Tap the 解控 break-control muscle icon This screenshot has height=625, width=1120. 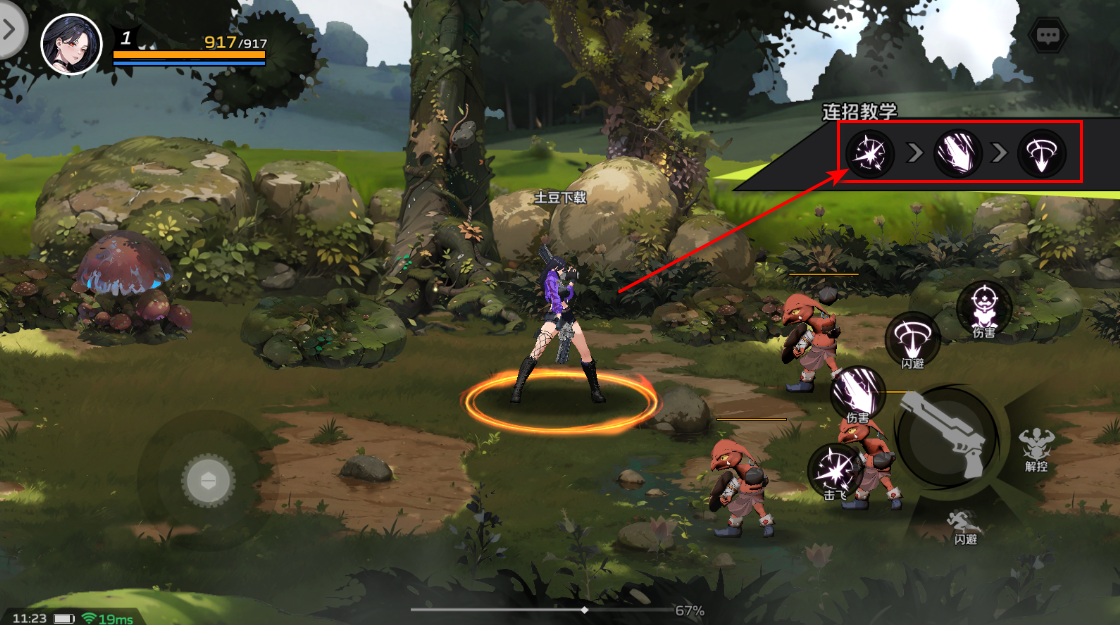click(1035, 447)
